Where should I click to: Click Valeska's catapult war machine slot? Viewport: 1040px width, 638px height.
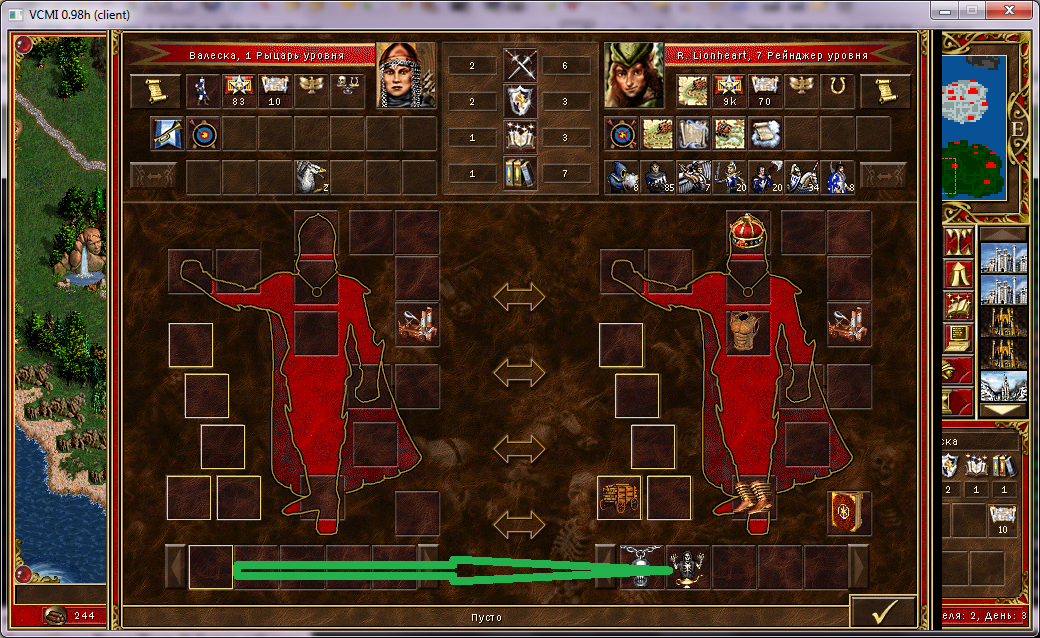[417, 323]
